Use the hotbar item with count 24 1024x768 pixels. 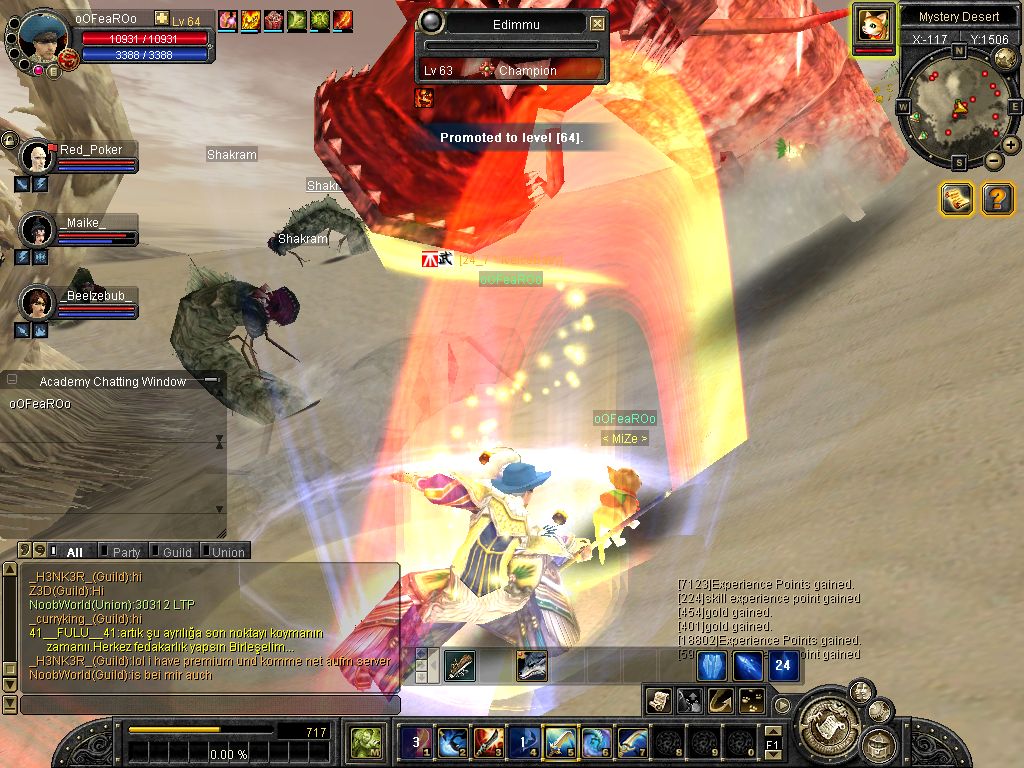coord(783,666)
